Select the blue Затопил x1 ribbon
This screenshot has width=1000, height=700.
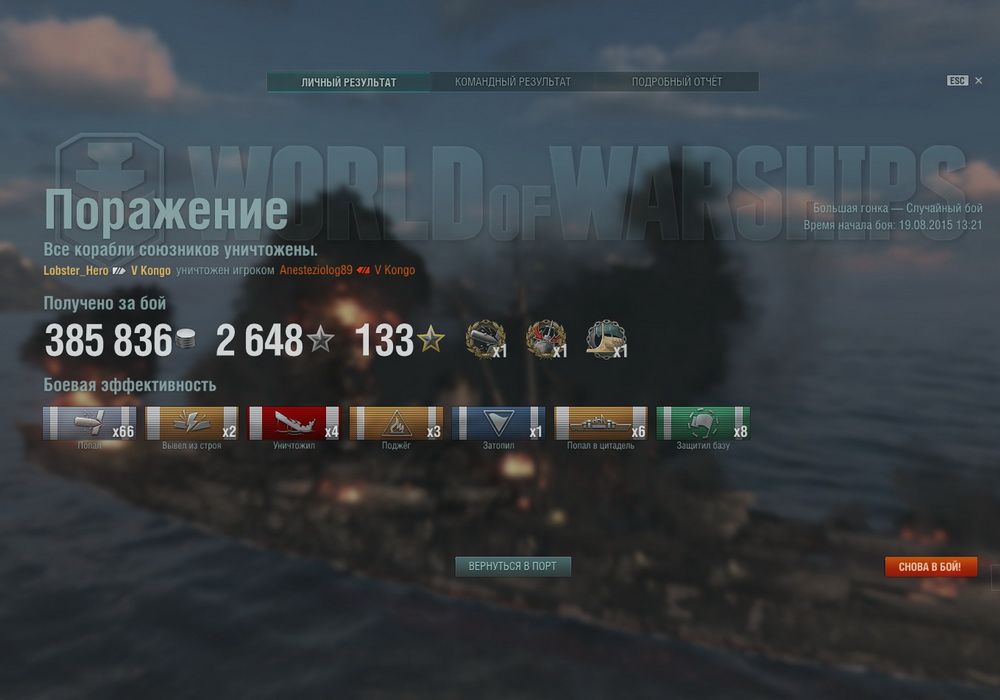point(498,423)
